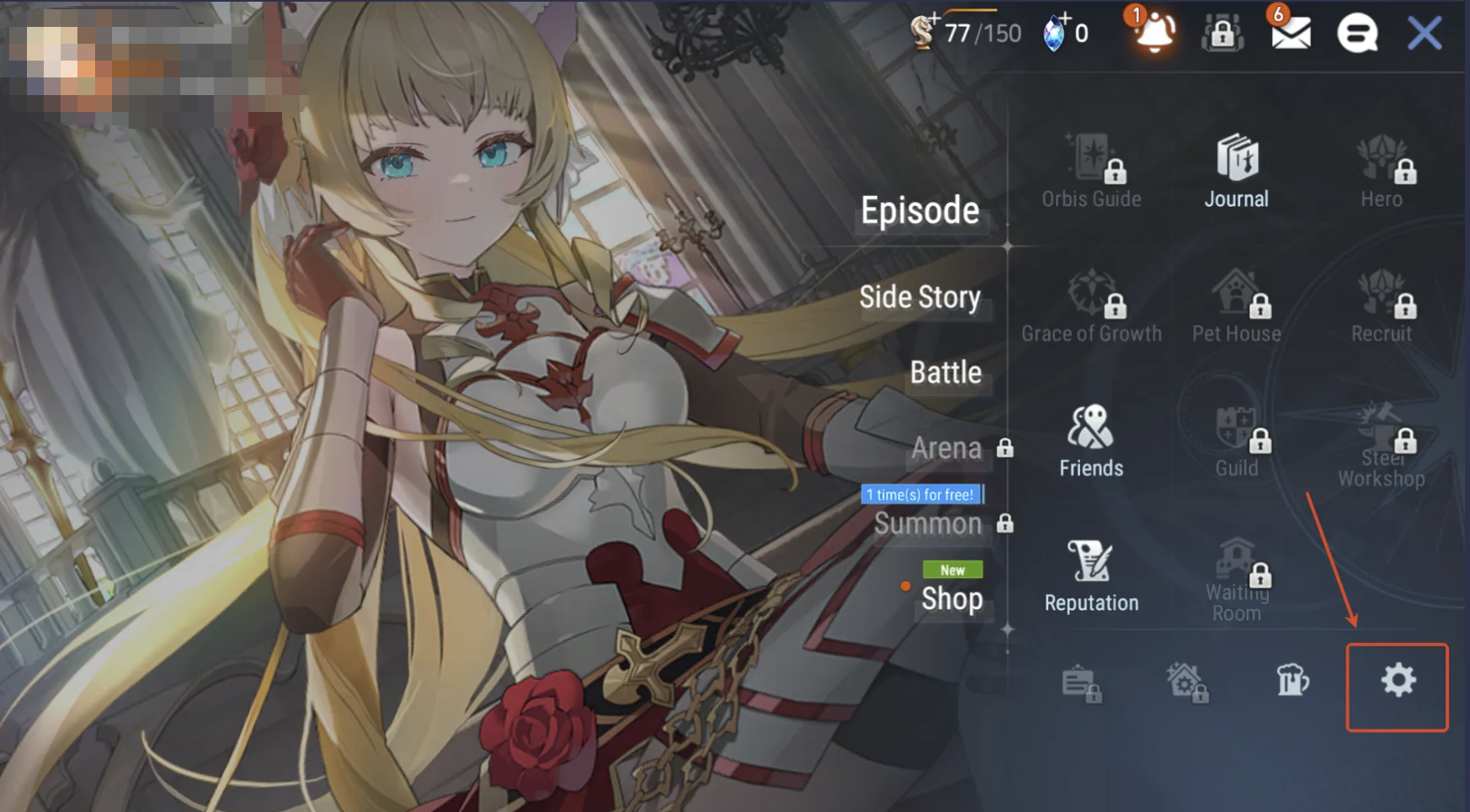The width and height of the screenshot is (1470, 812).
Task: Open the Friends list
Action: pos(1091,441)
